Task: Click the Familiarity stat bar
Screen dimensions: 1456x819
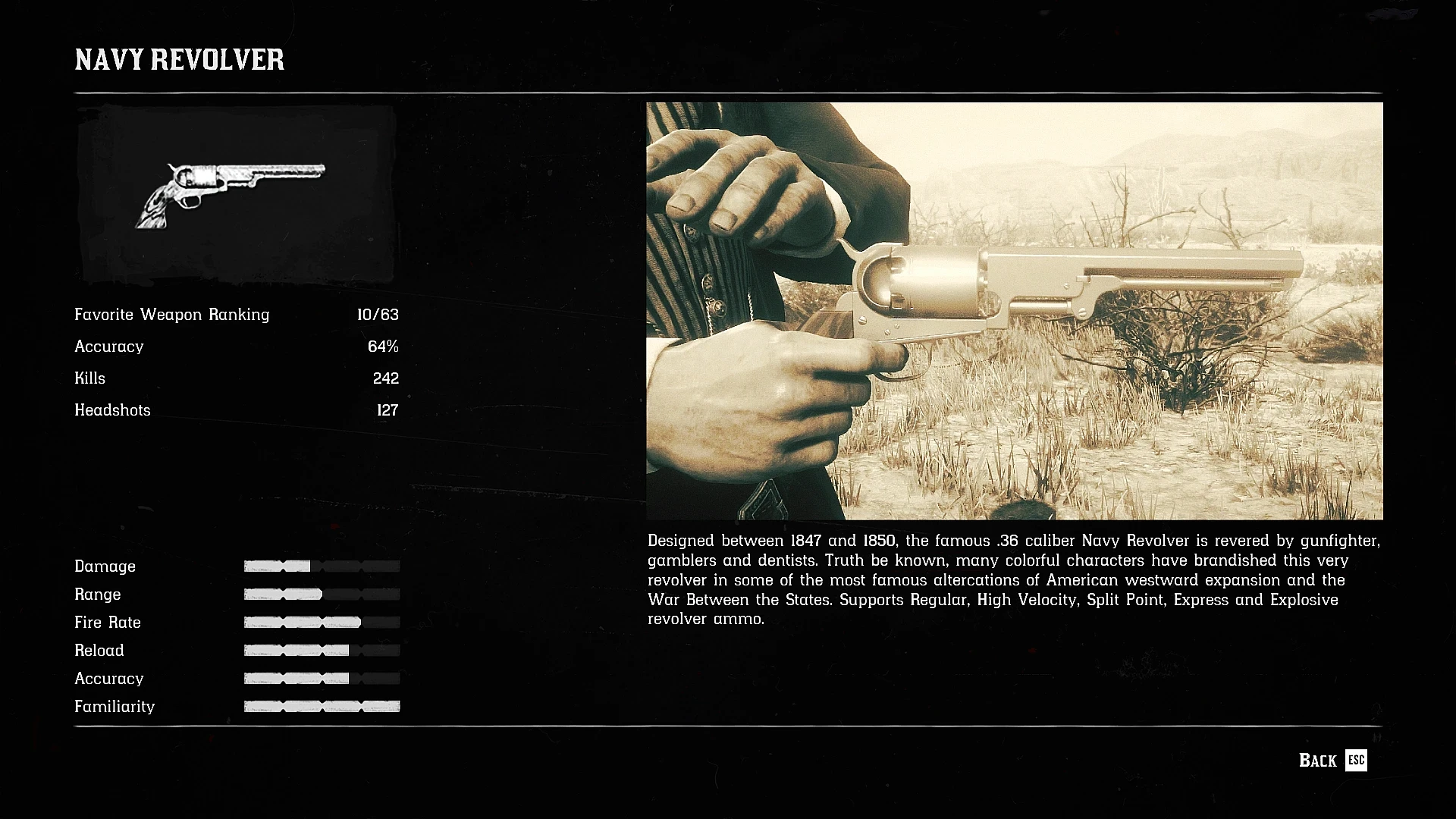Action: tap(321, 706)
